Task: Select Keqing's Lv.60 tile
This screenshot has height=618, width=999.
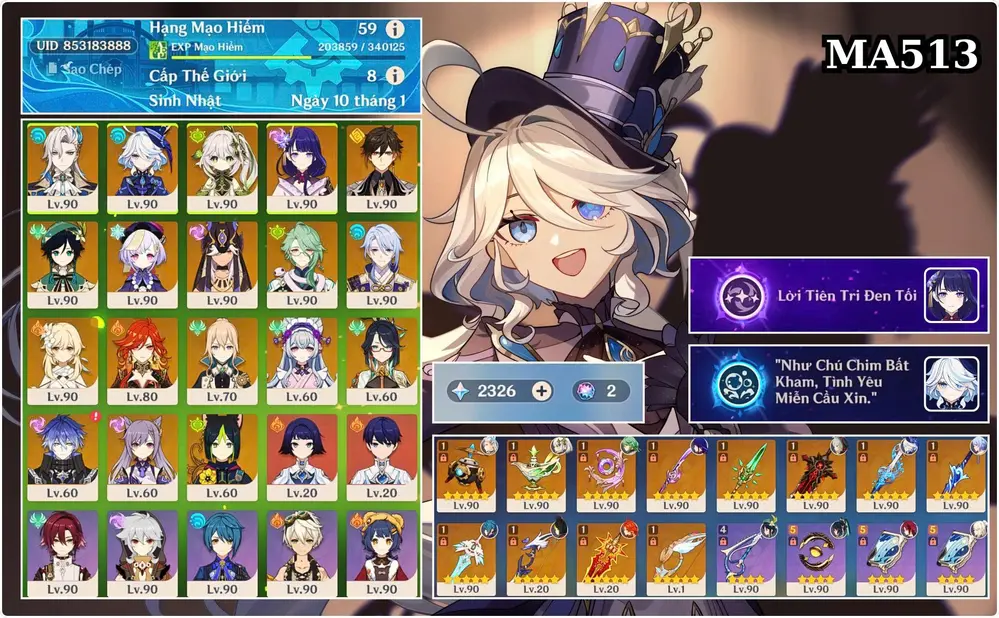Action: point(142,457)
